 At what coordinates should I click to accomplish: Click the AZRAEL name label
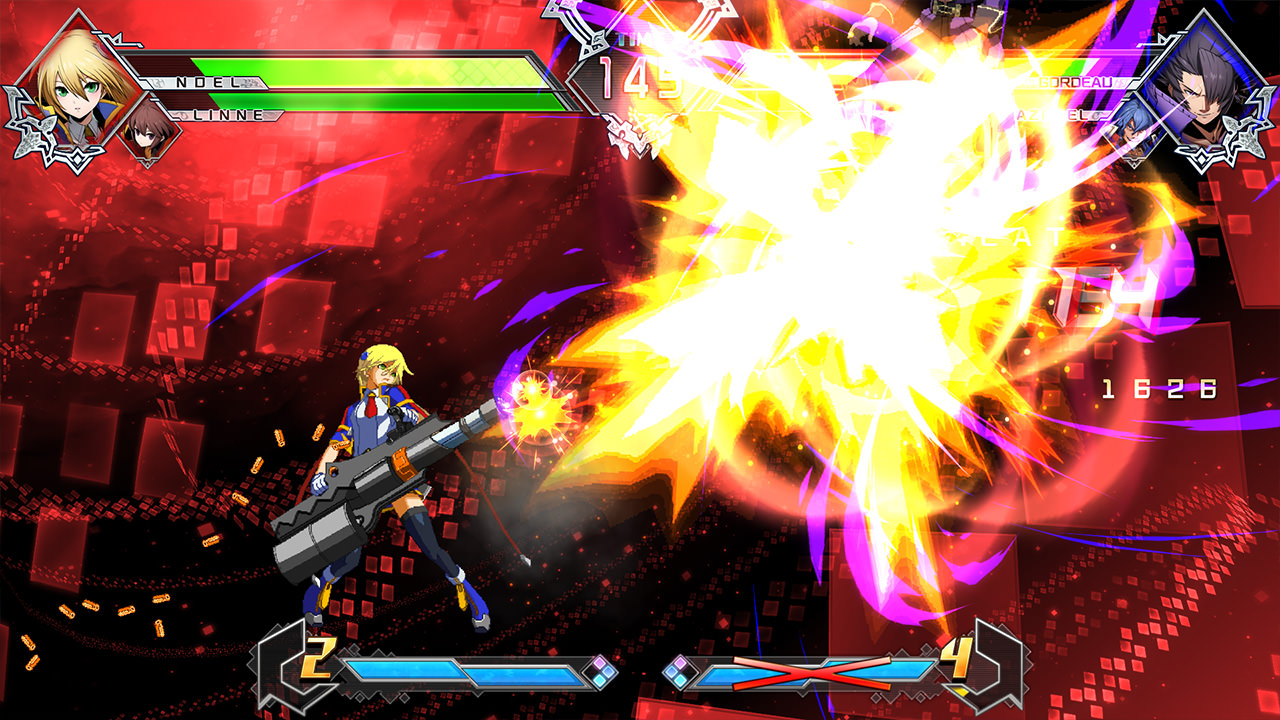point(1052,115)
